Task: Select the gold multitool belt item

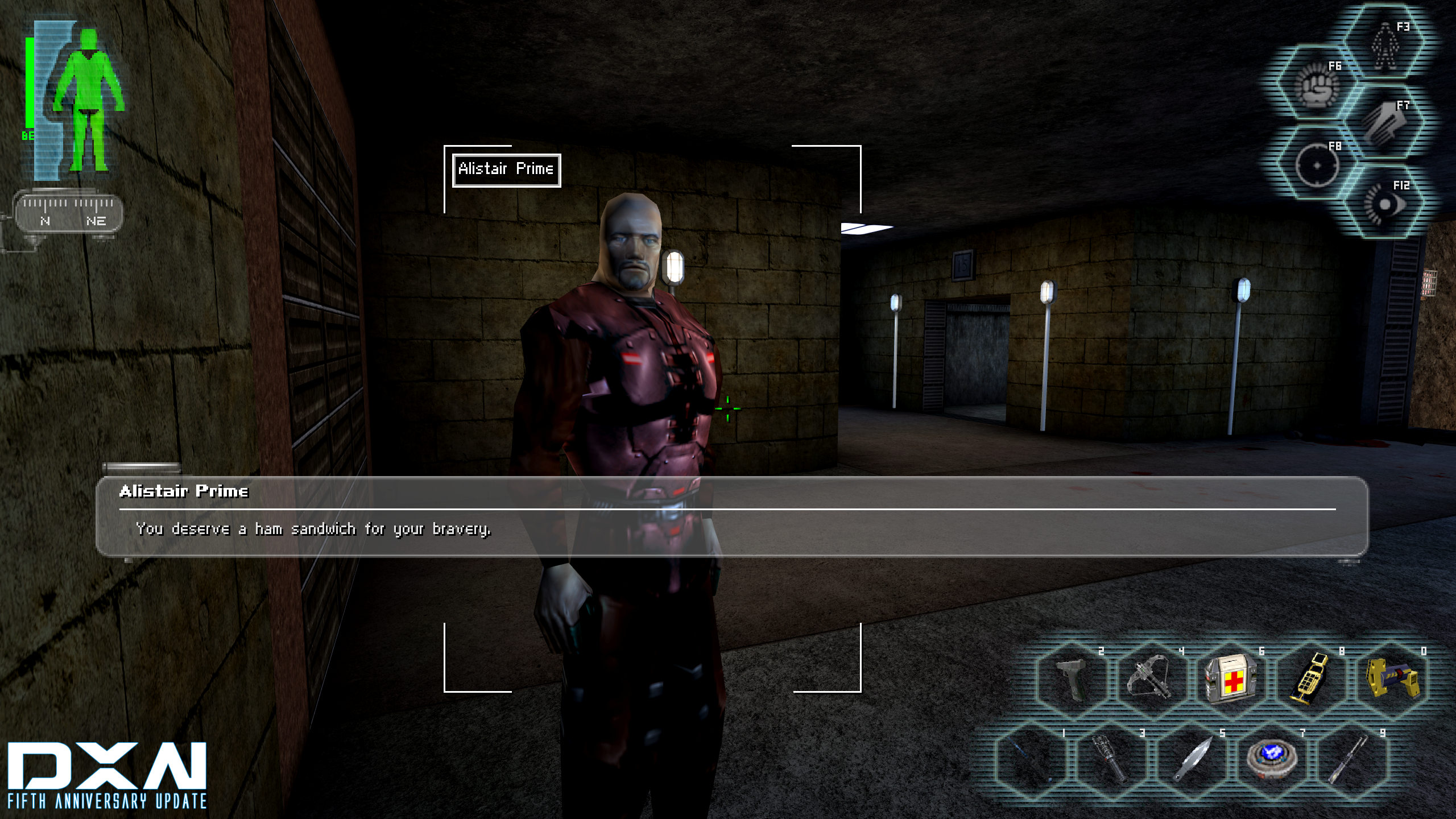Action: [x=1310, y=679]
